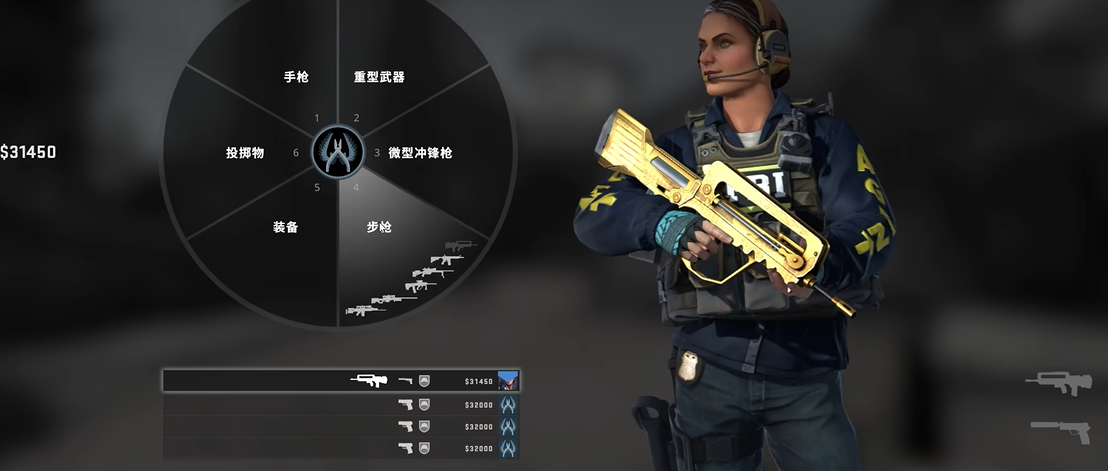
Task: Select the 重型武器 heavy weapons segment
Action: (380, 77)
